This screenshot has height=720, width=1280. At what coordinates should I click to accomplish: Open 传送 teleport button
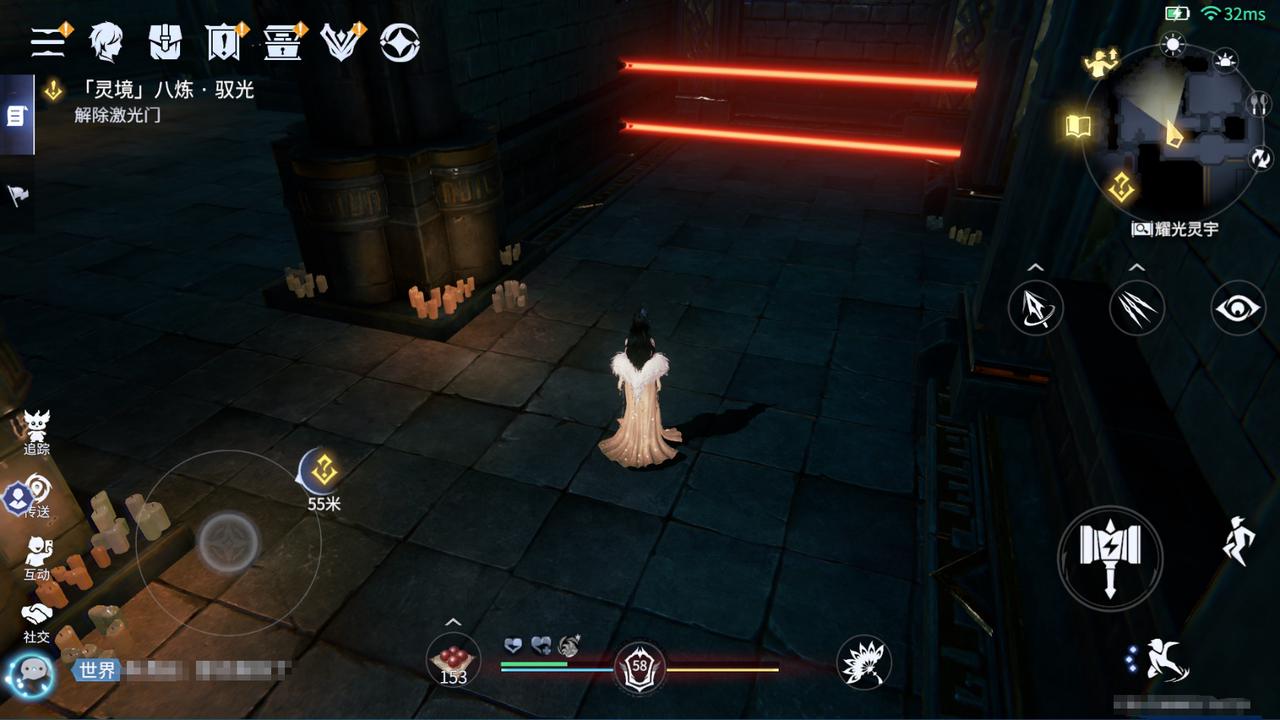[37, 495]
